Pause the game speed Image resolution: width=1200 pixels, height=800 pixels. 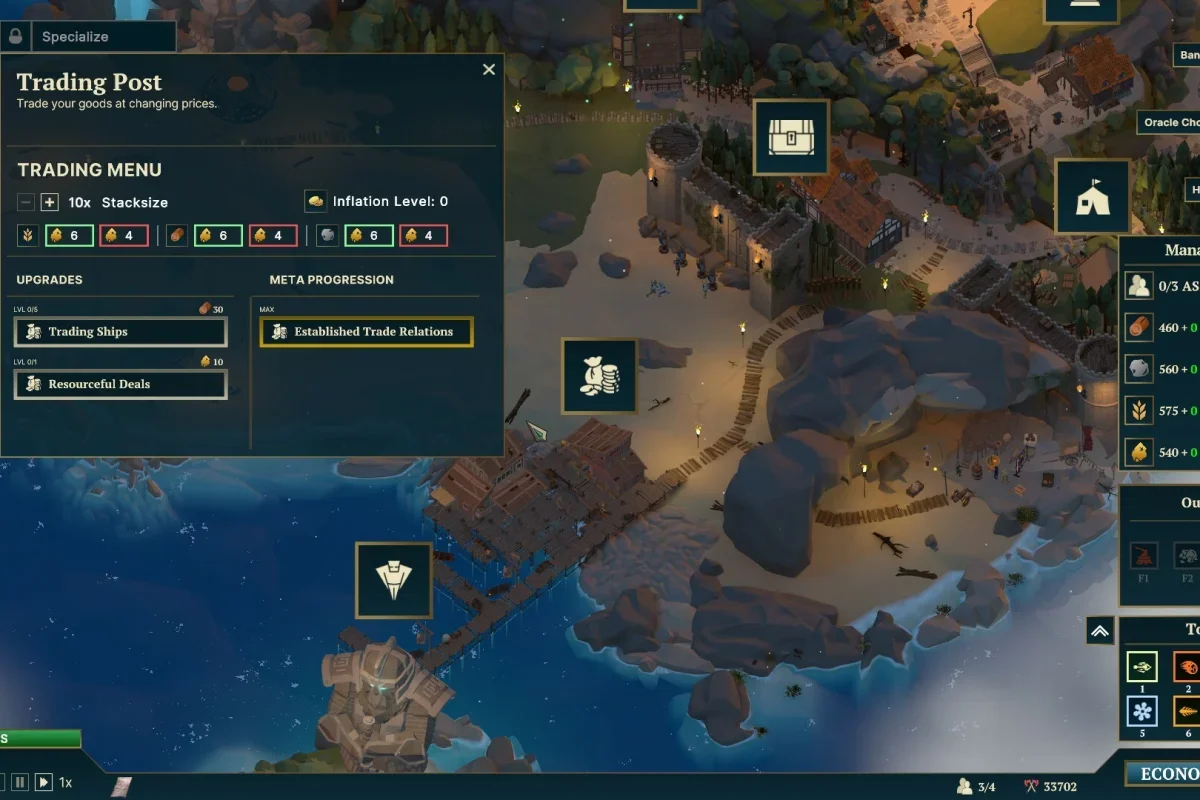20,782
